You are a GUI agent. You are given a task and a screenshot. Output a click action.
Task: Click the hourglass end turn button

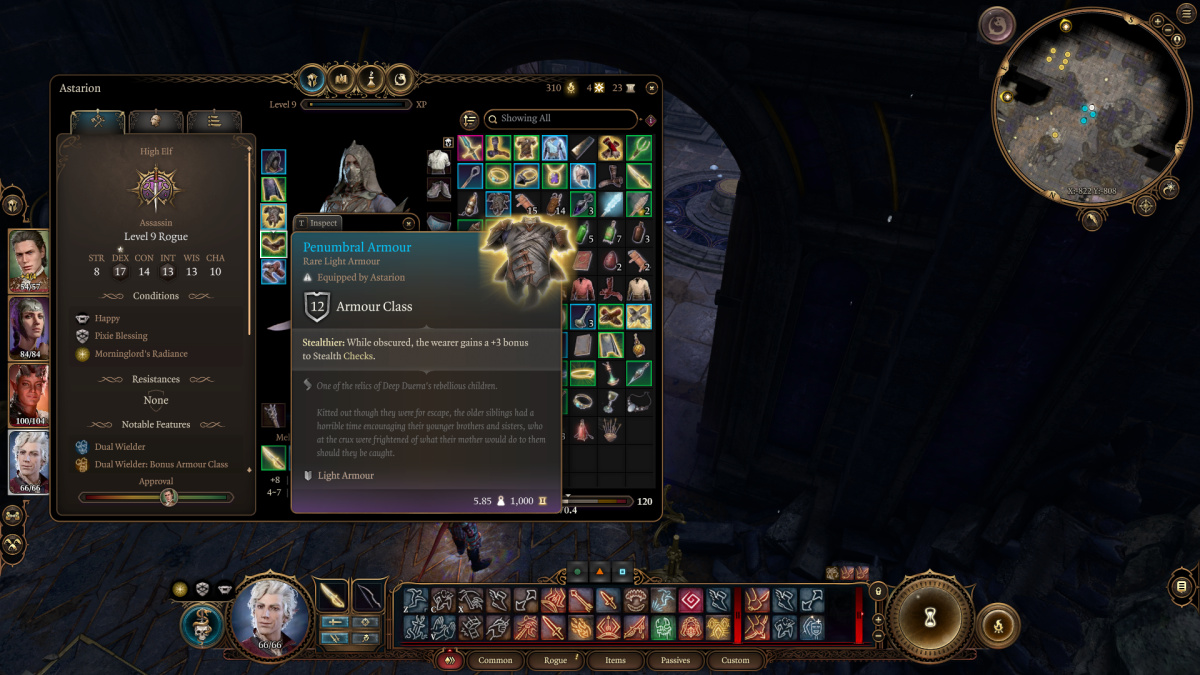point(932,617)
